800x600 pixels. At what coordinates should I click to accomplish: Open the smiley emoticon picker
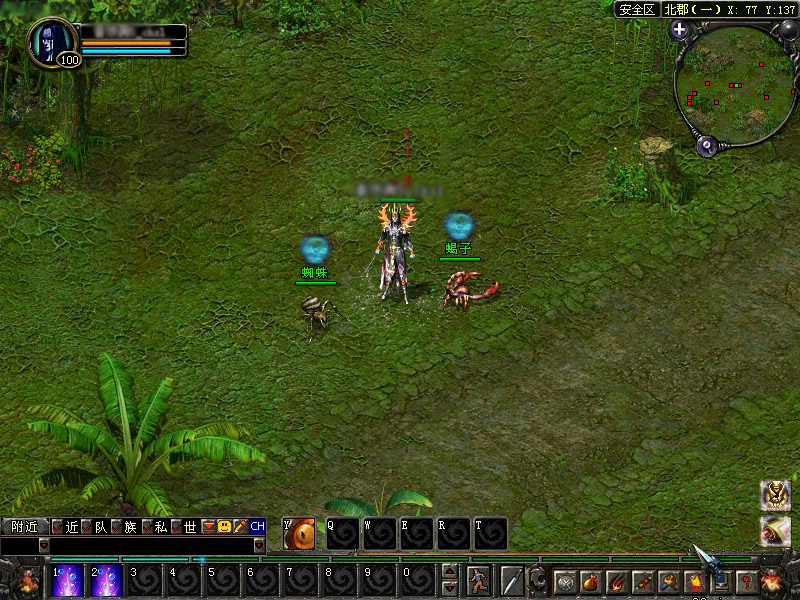tap(225, 526)
